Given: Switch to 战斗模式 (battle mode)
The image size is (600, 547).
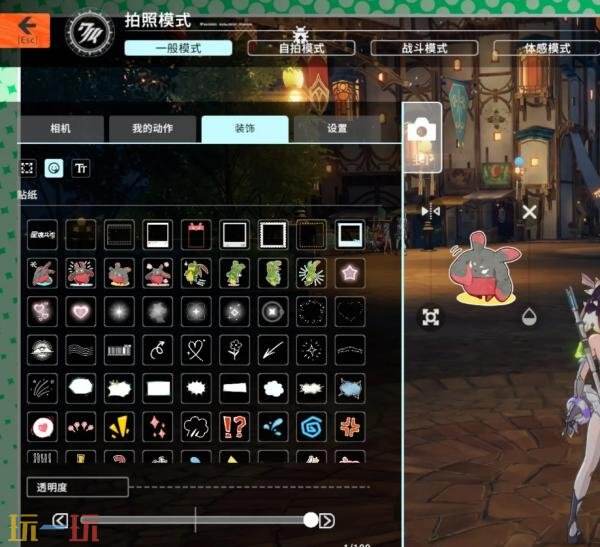Looking at the screenshot, I should 423,48.
